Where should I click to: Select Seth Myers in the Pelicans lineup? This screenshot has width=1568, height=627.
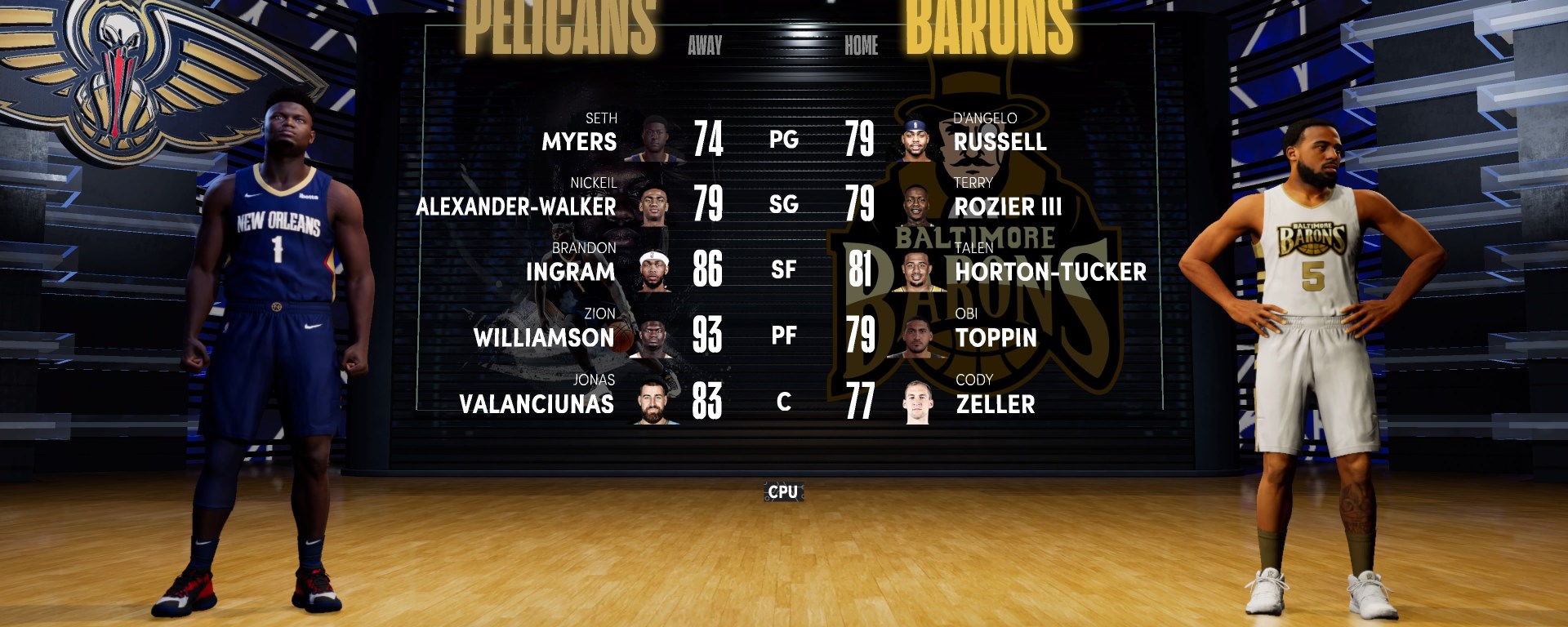[579, 141]
